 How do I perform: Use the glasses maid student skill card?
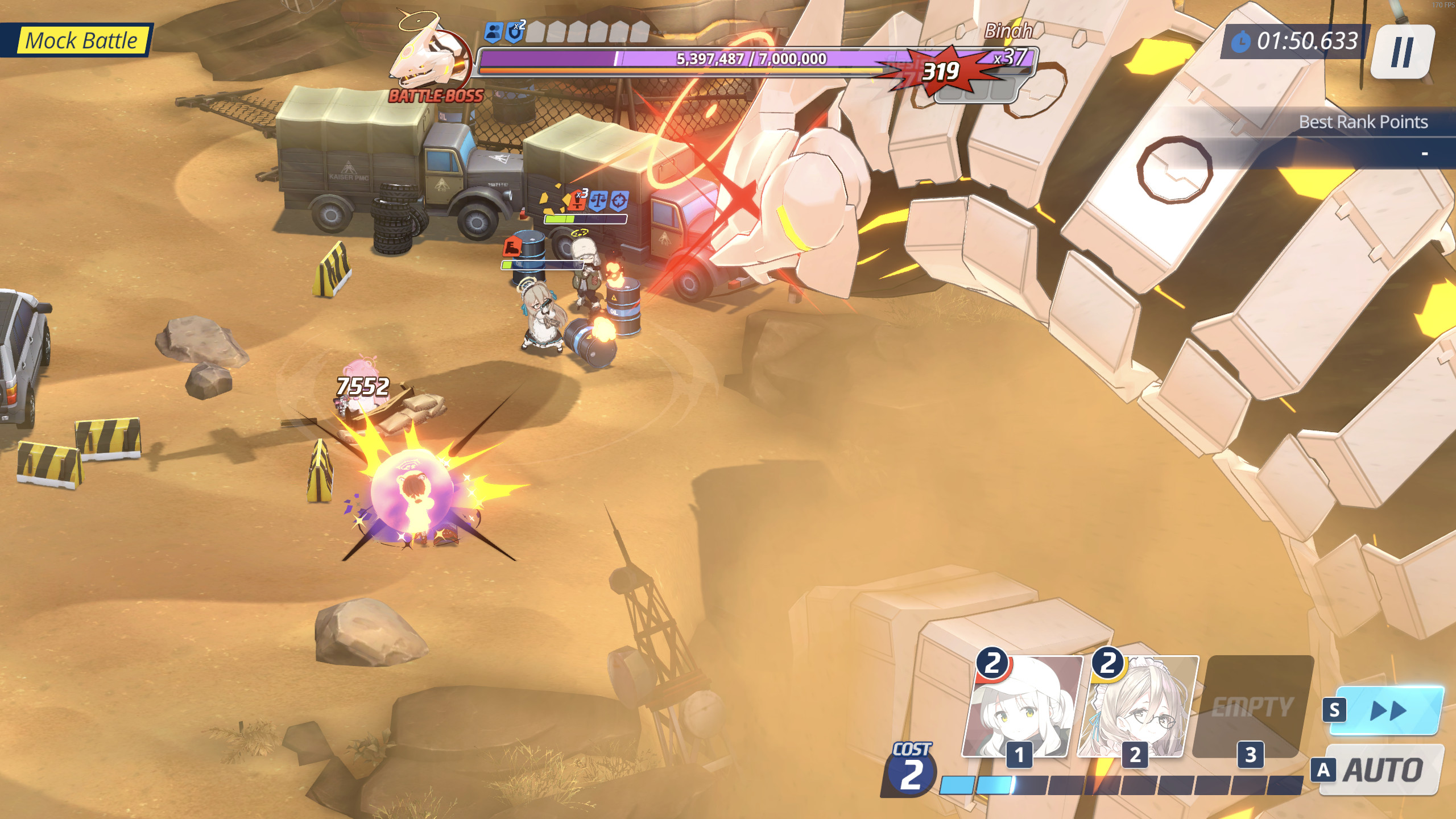[1137, 707]
